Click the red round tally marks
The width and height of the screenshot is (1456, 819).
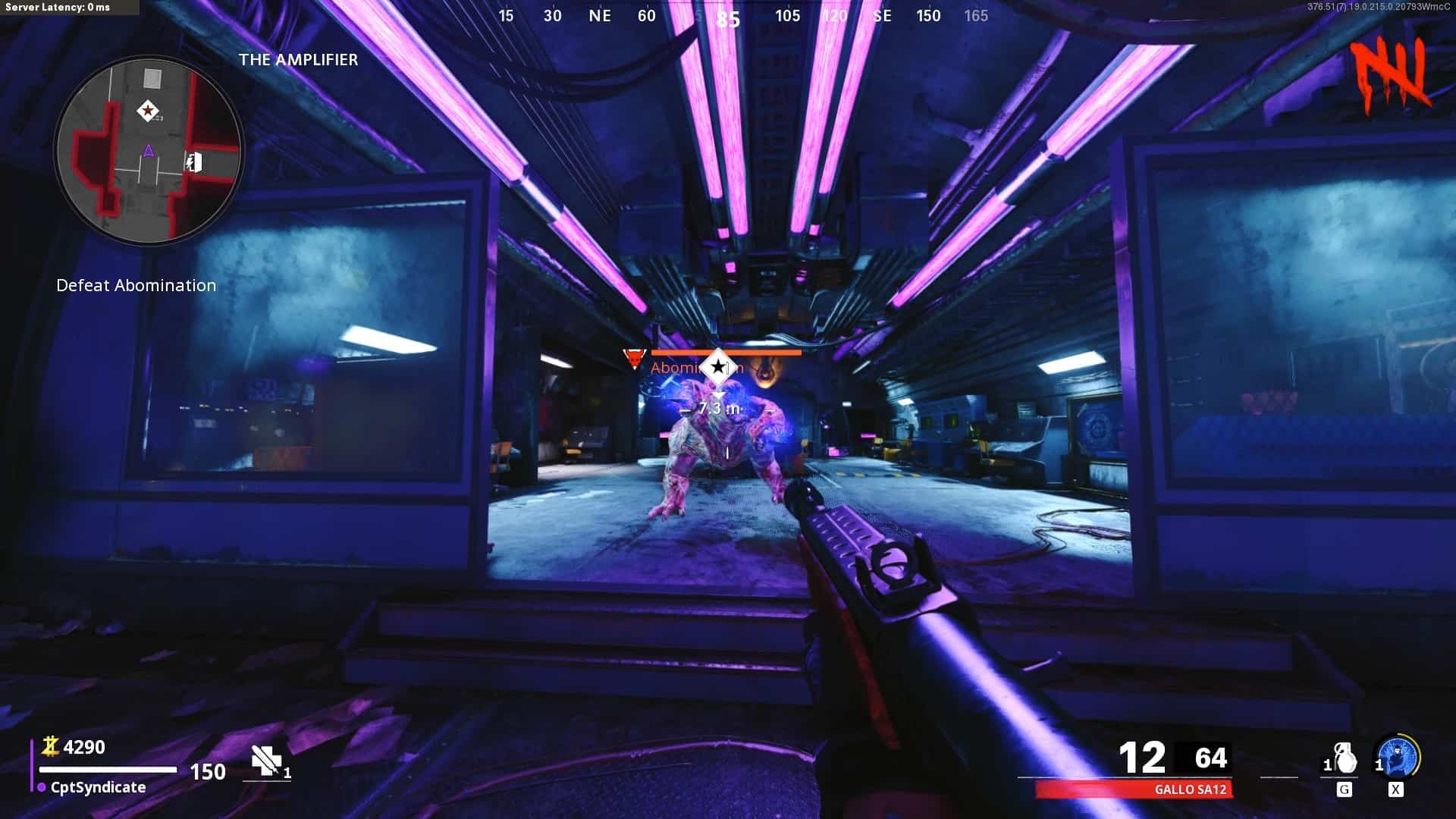(1390, 74)
